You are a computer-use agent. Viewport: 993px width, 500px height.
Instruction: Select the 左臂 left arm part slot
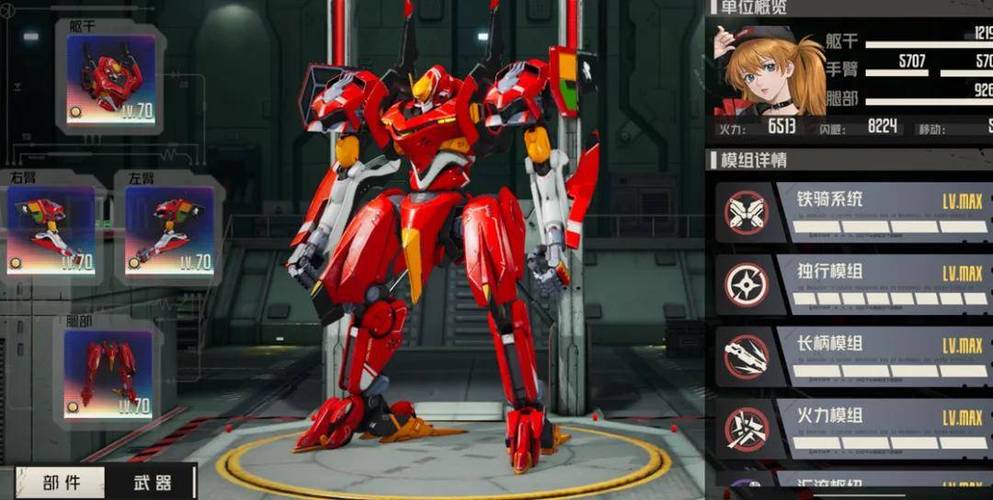(x=168, y=230)
